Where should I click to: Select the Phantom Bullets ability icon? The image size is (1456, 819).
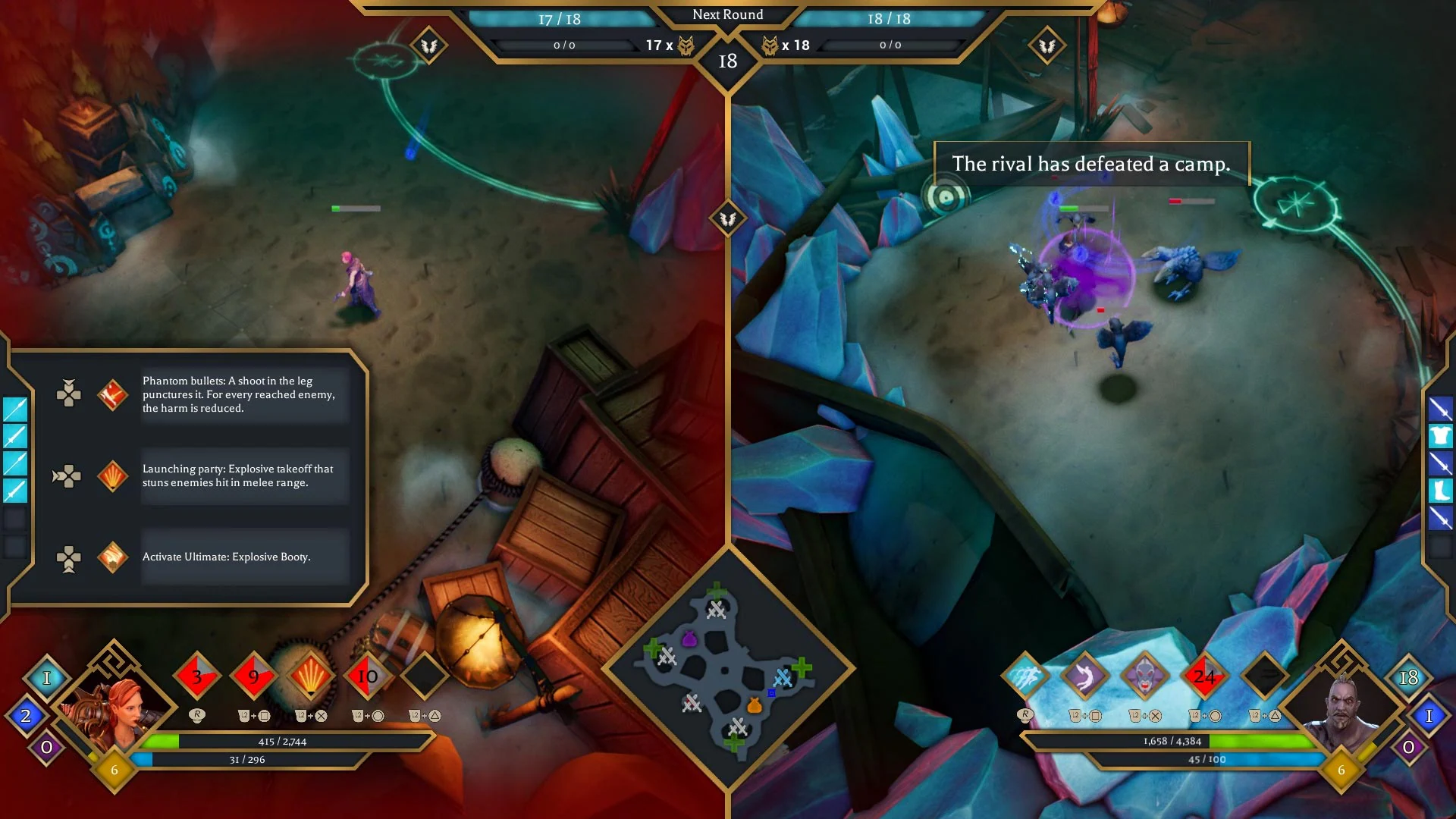coord(112,394)
